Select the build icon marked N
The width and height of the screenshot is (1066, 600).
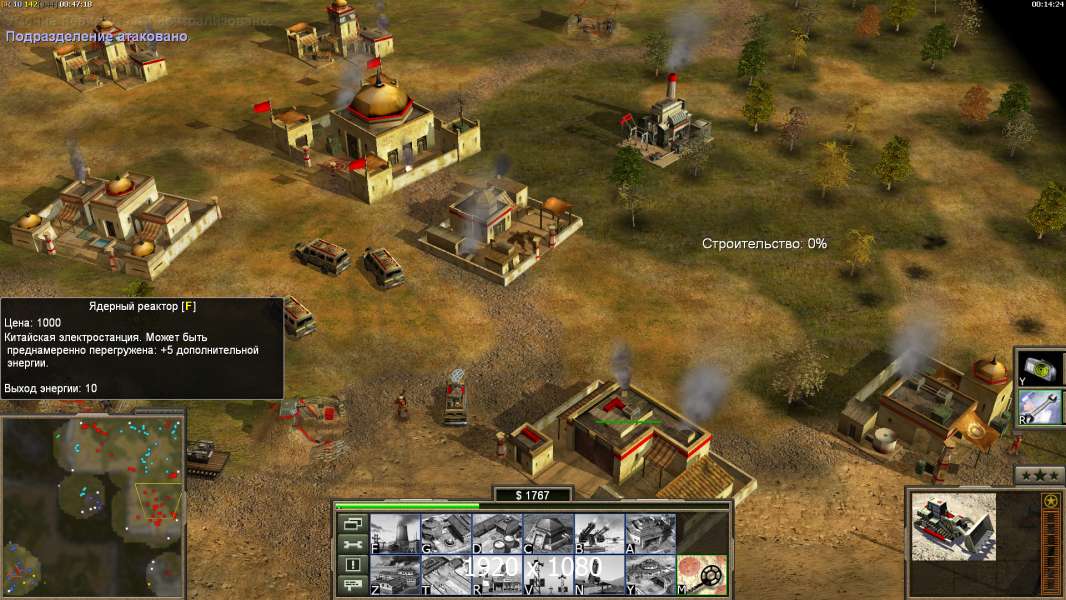[x=599, y=575]
